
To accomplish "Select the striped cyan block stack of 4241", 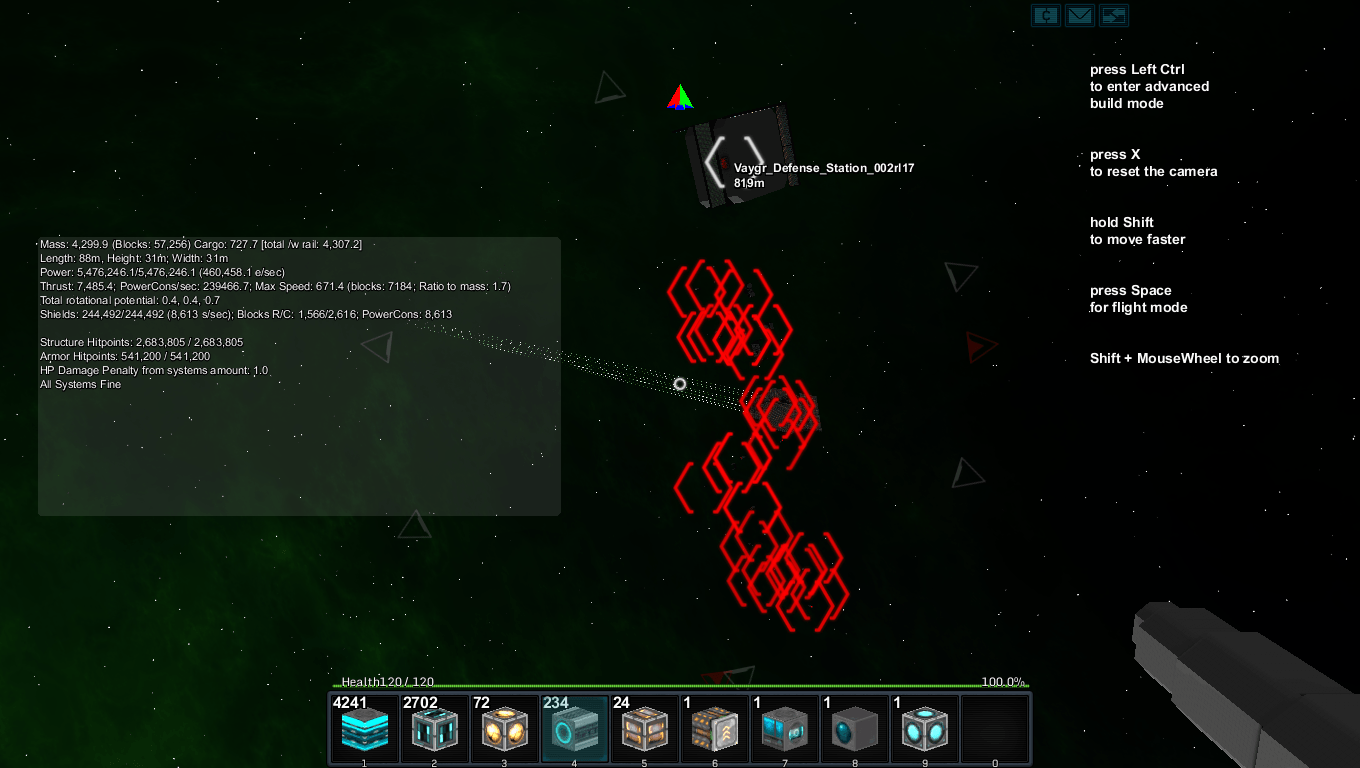I will [x=365, y=730].
